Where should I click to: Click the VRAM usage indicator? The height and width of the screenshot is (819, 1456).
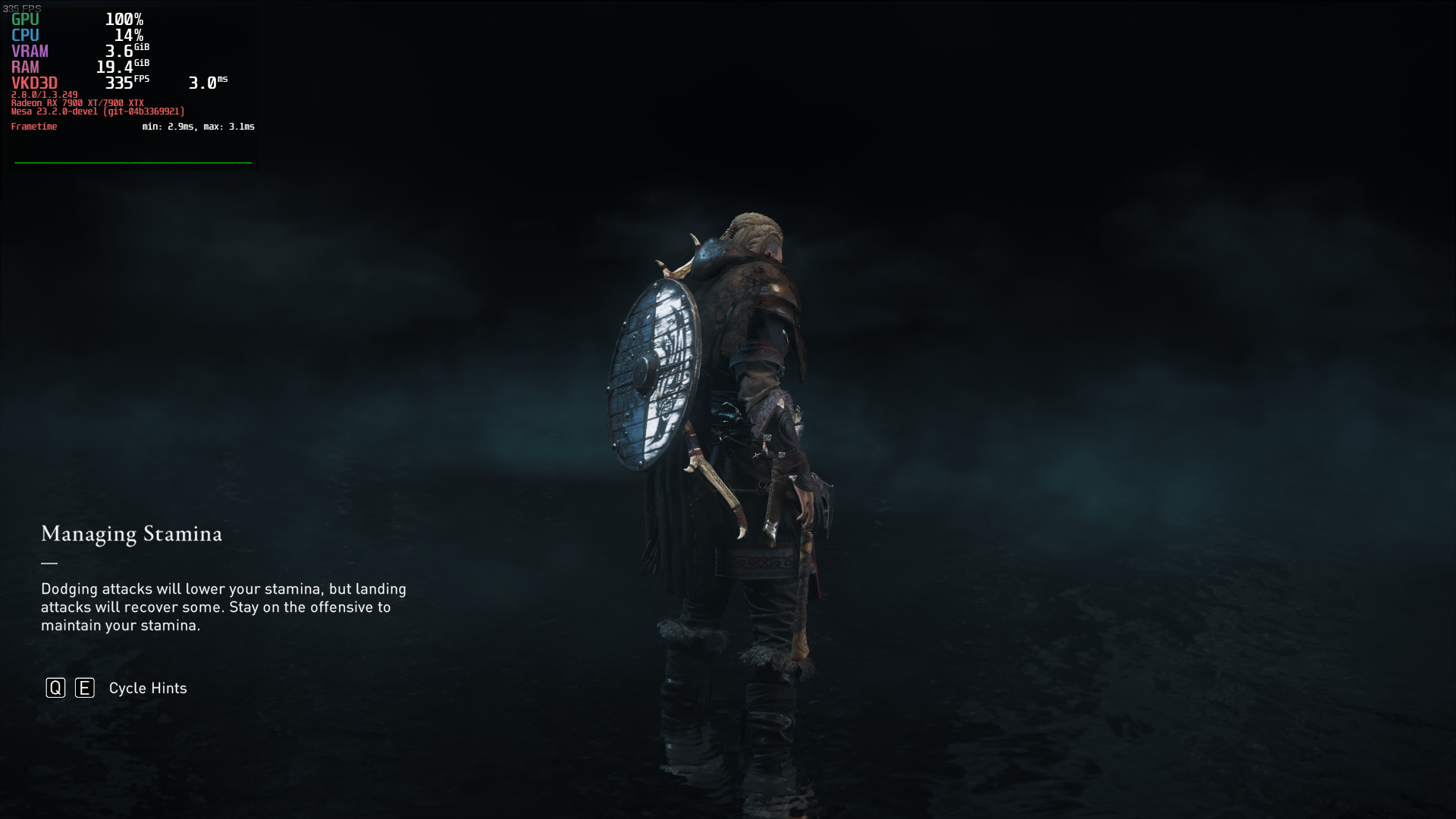[30, 52]
